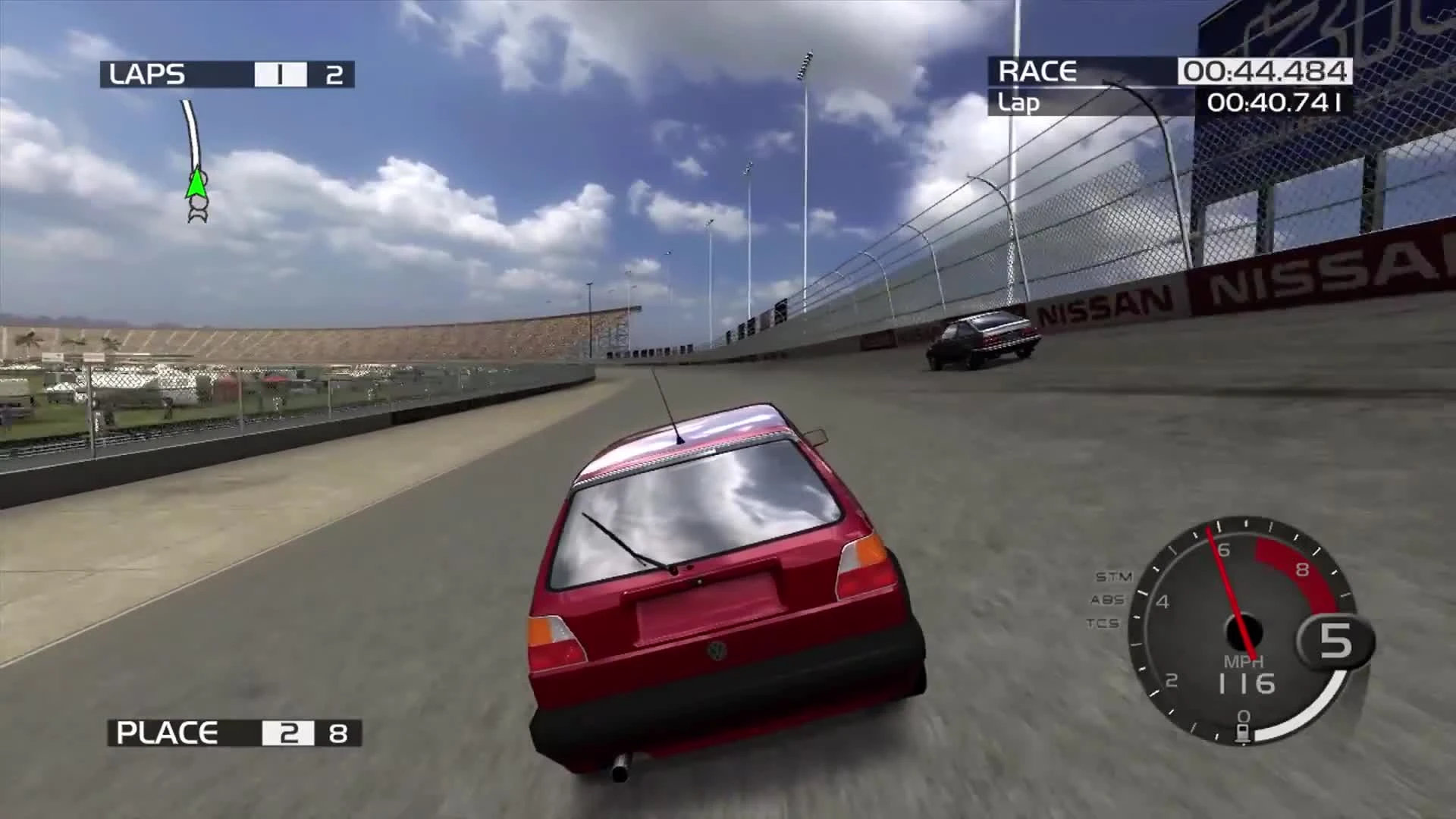The image size is (1456, 819).
Task: Click the fuel pump icon on the tachometer
Action: pos(1242,732)
